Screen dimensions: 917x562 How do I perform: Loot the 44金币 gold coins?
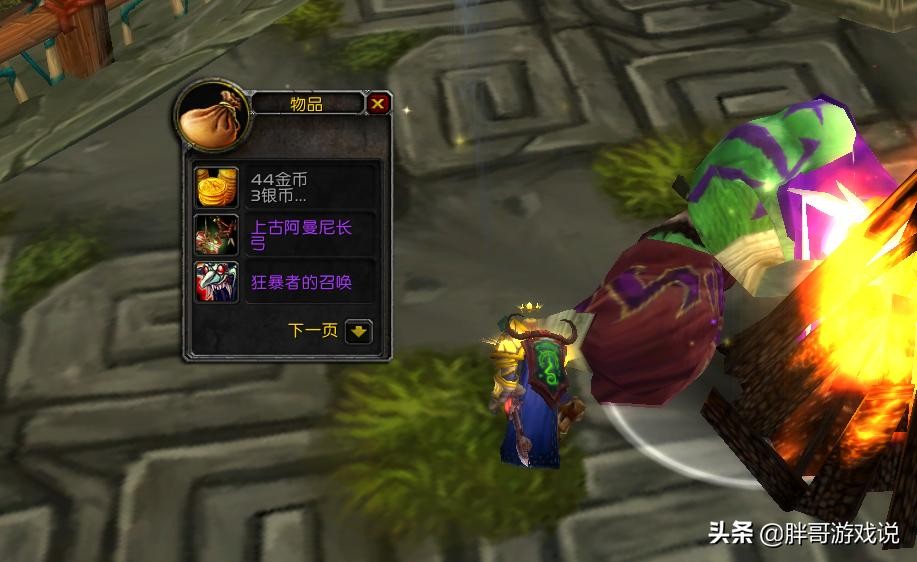pyautogui.click(x=217, y=188)
